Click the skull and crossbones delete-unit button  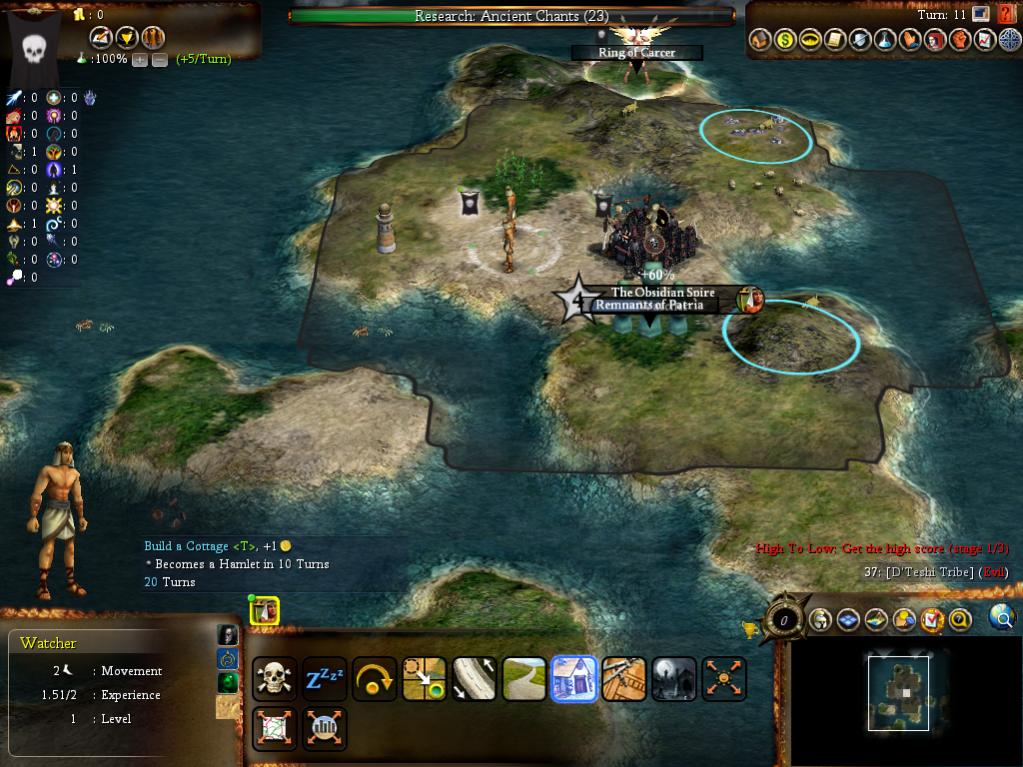pyautogui.click(x=274, y=678)
